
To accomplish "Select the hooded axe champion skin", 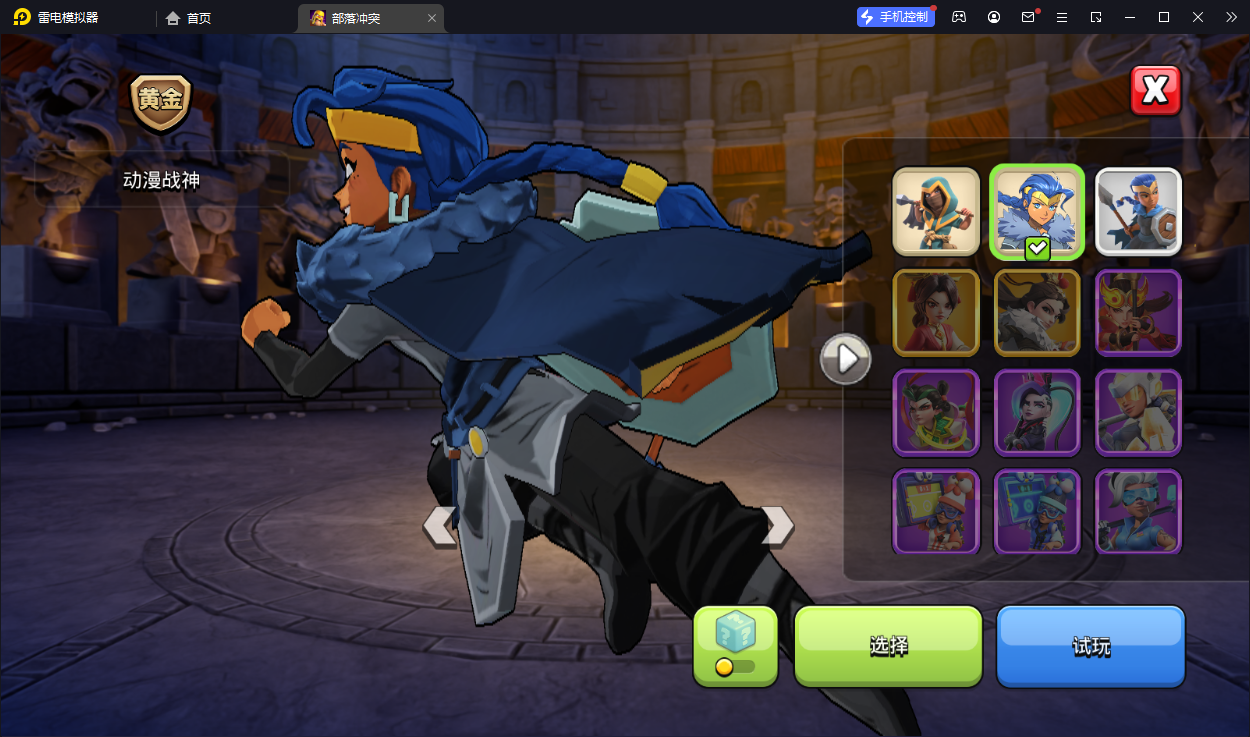I will point(936,212).
